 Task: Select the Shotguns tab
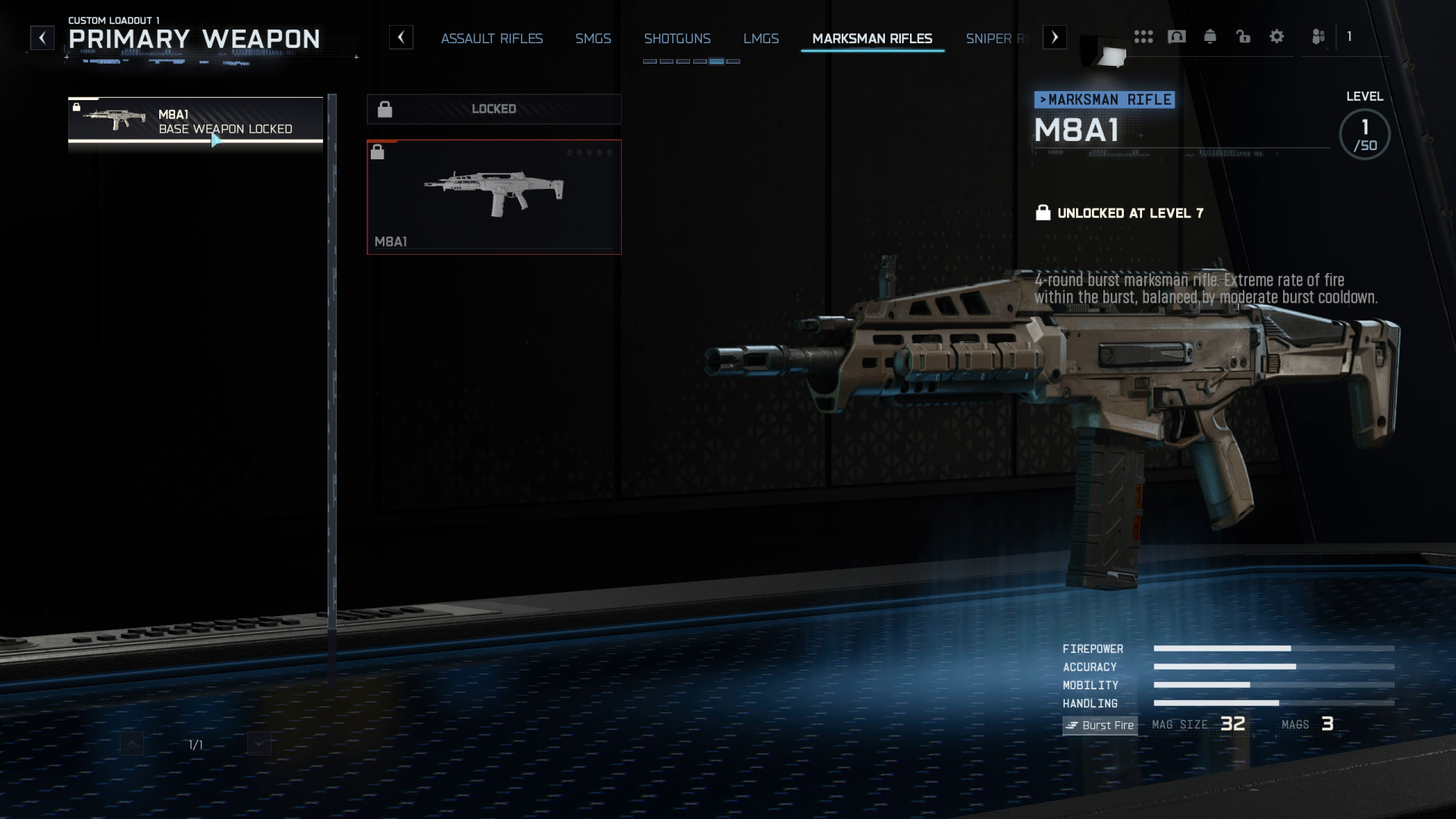tap(677, 39)
